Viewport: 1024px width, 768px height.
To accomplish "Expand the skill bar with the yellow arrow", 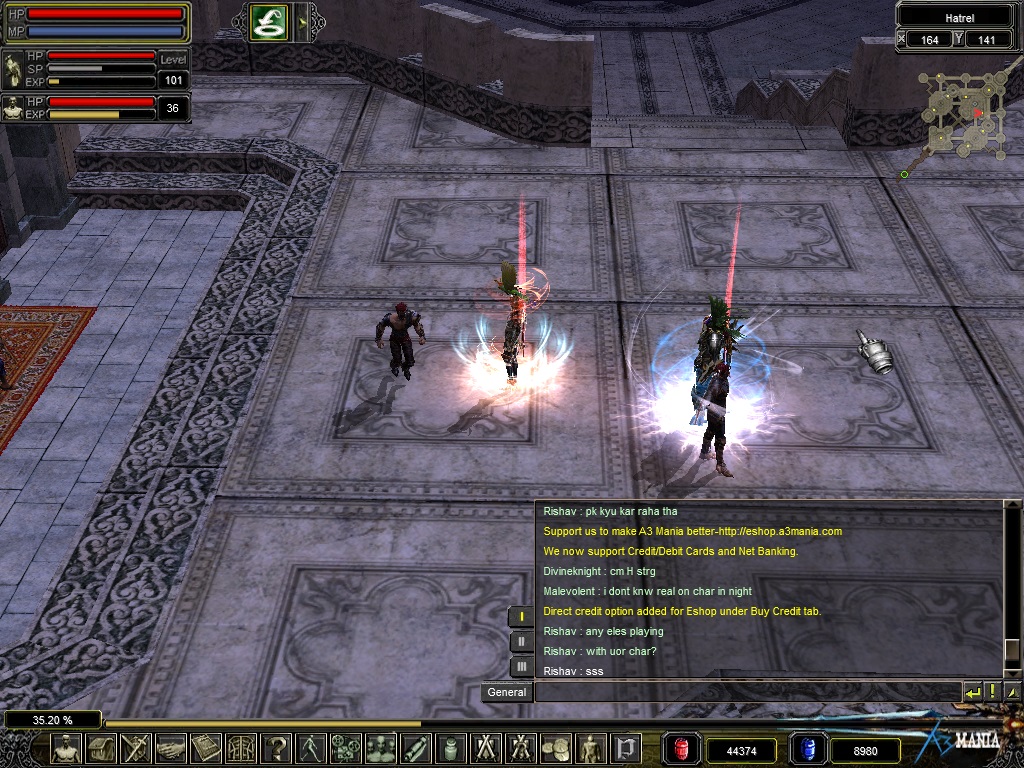I will [x=300, y=22].
